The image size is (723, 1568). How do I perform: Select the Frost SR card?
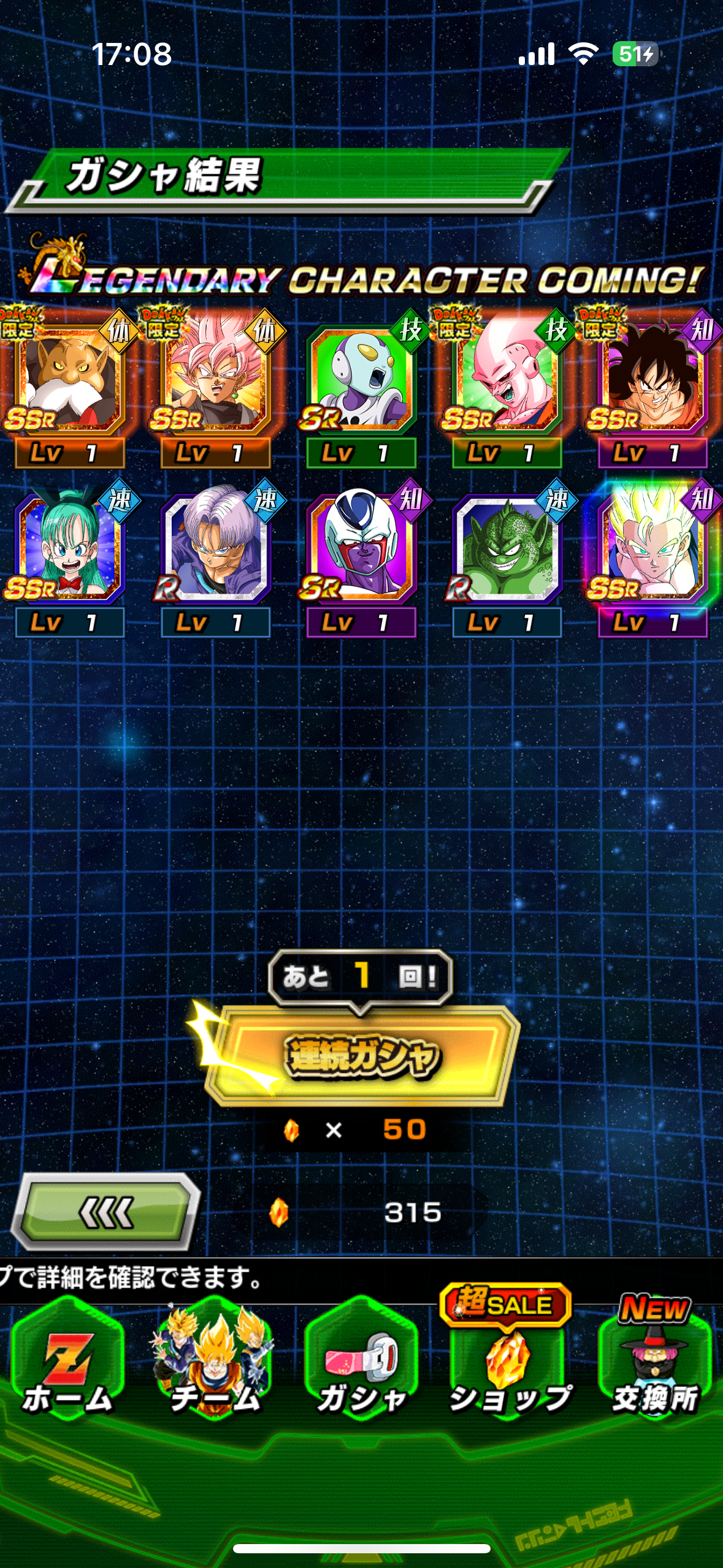[x=361, y=380]
